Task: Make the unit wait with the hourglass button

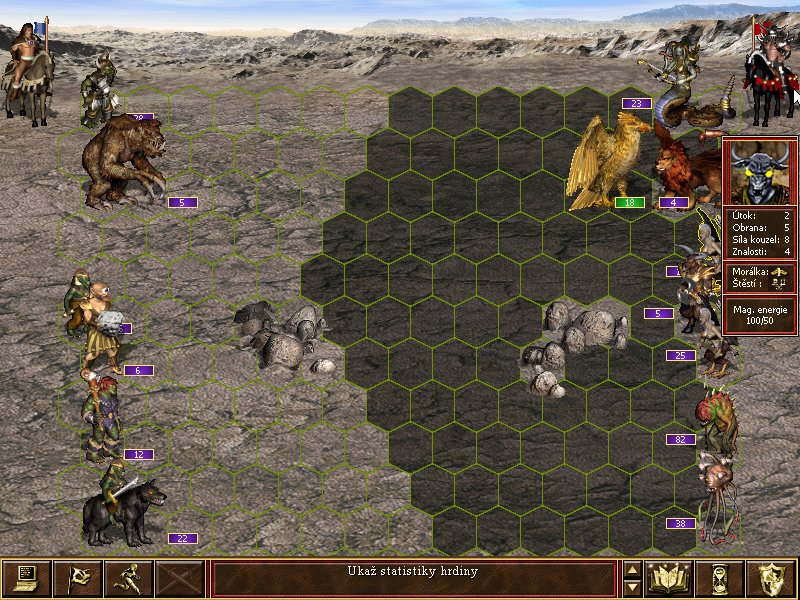Action: (x=722, y=578)
